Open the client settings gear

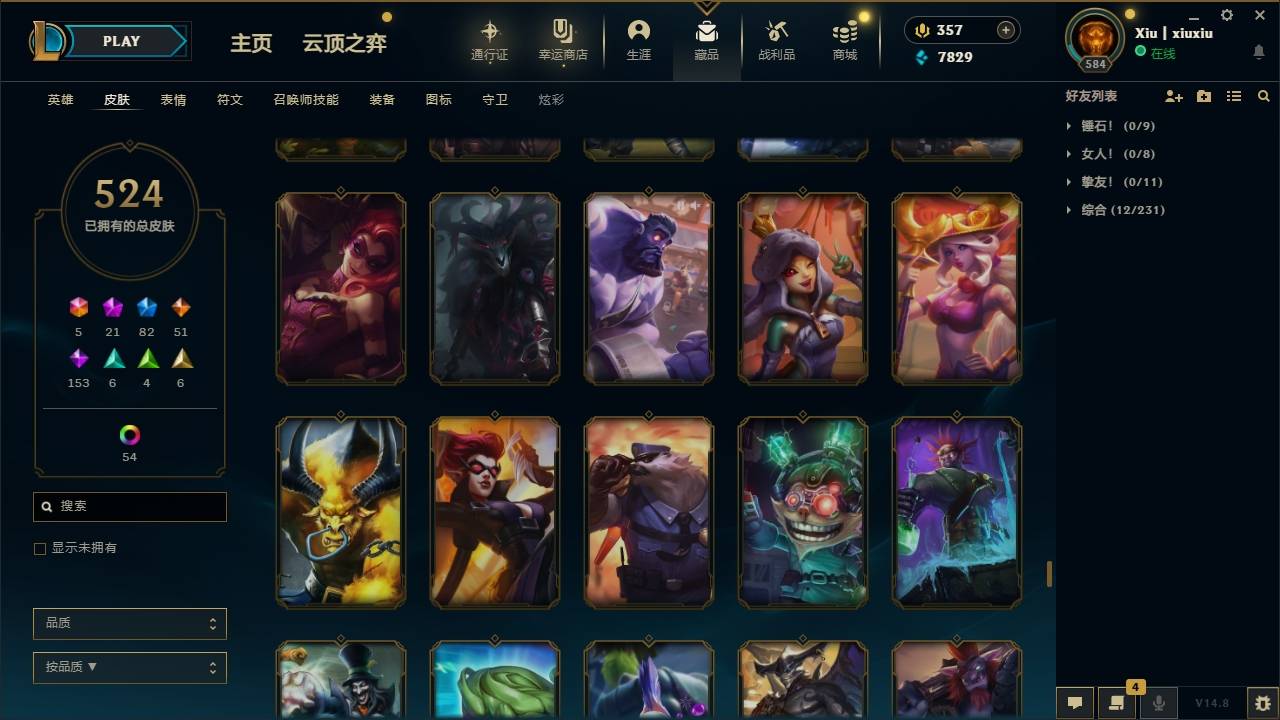click(1226, 15)
